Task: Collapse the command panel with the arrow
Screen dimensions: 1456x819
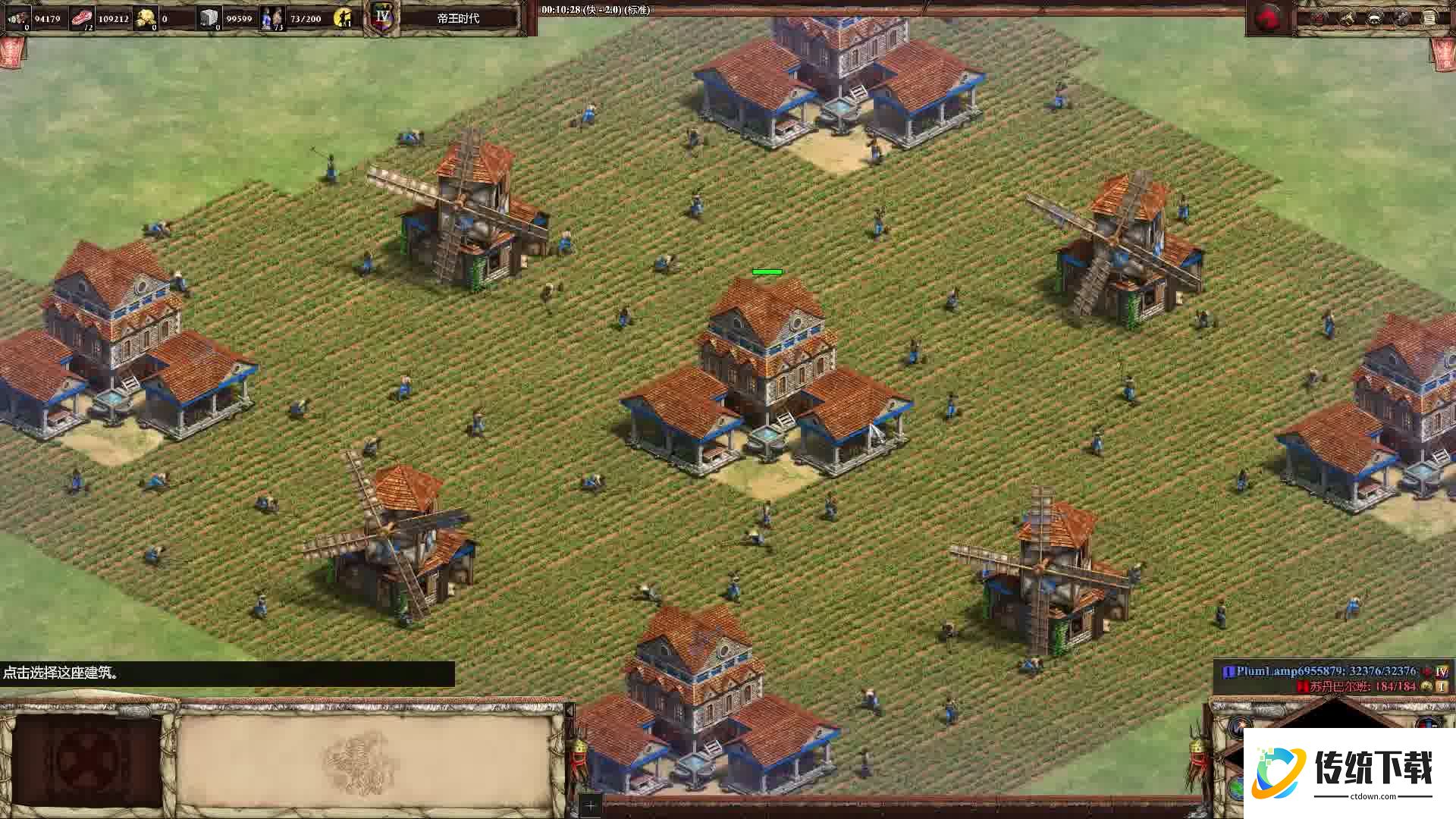Action: (569, 711)
